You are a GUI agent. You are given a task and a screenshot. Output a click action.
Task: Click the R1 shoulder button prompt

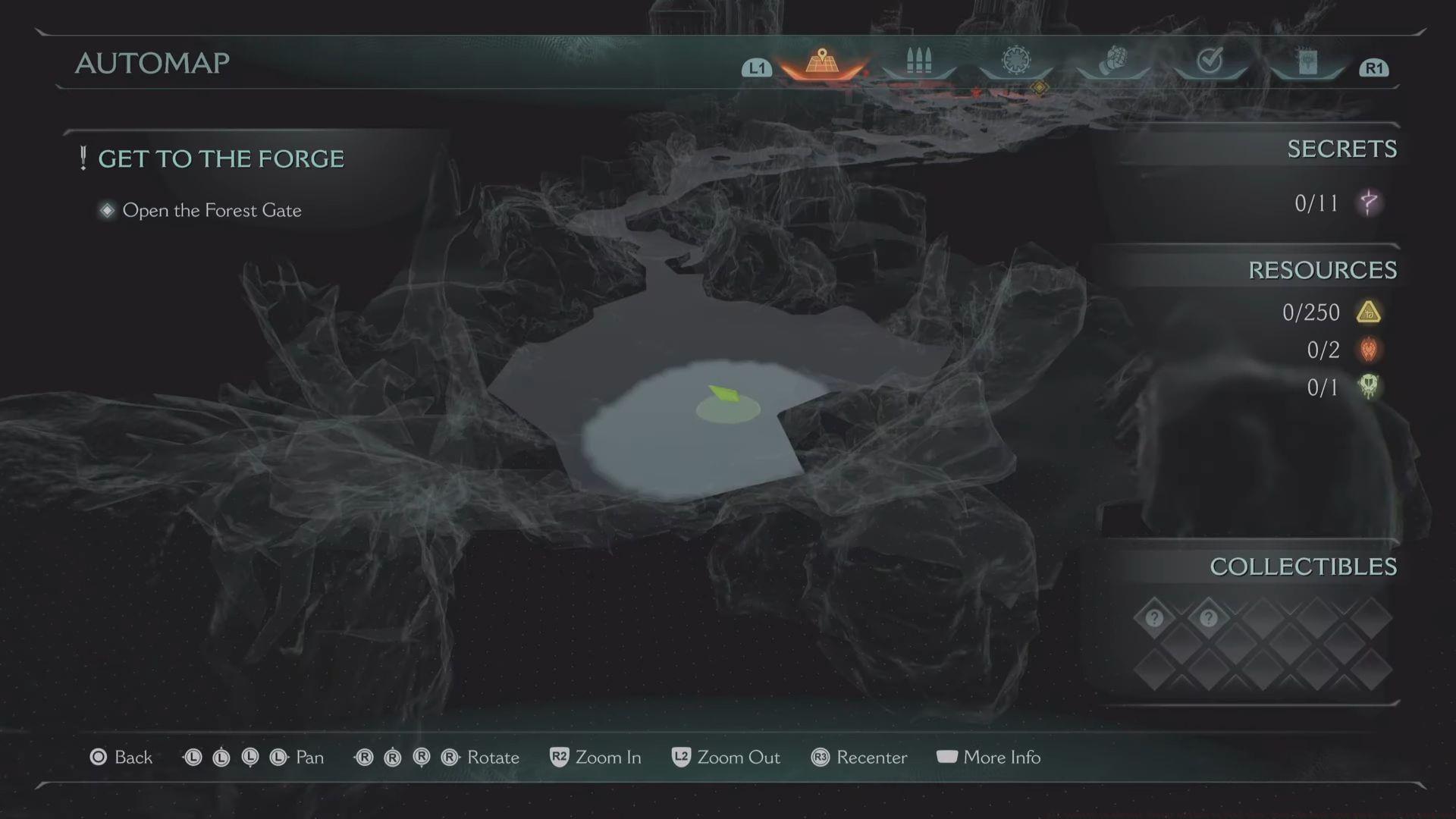[x=1373, y=68]
